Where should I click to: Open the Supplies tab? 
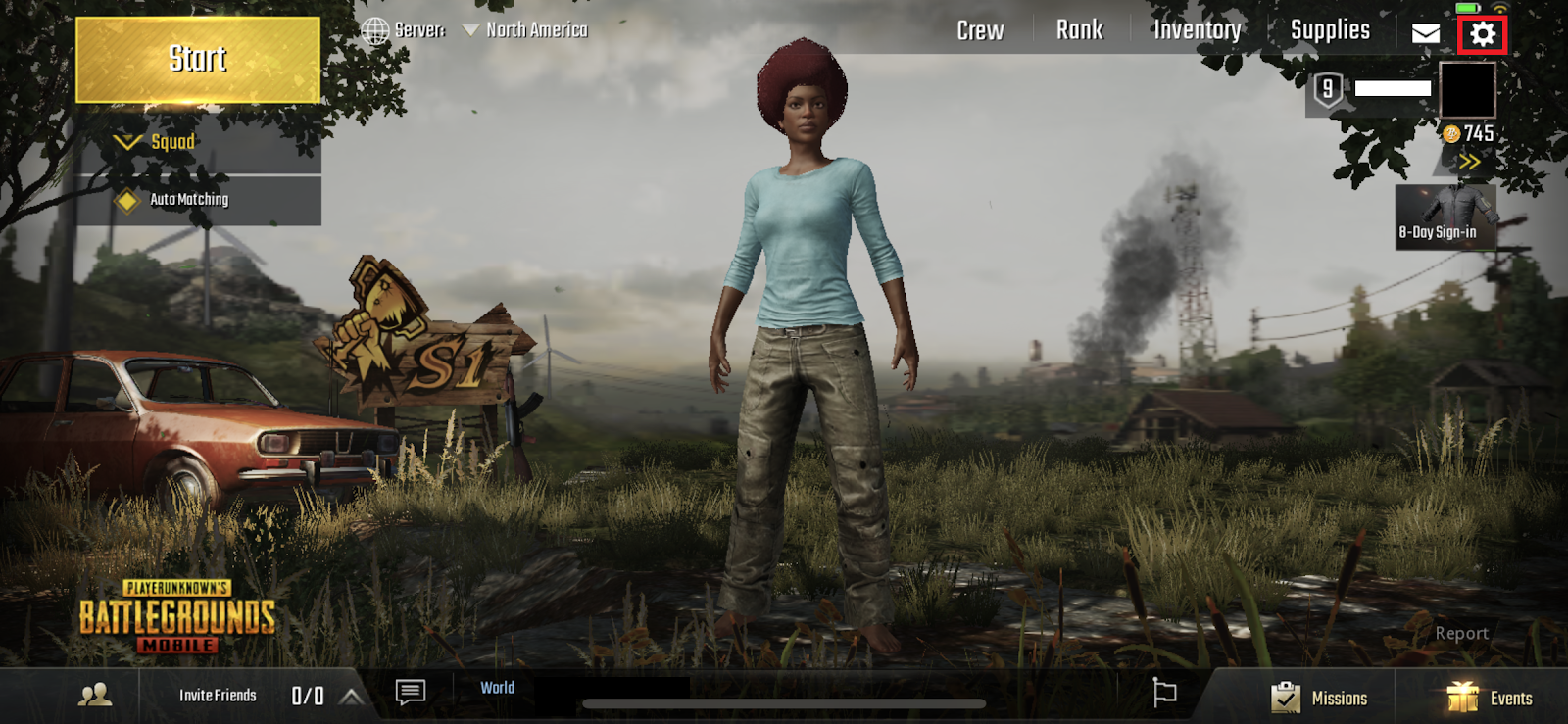point(1330,30)
